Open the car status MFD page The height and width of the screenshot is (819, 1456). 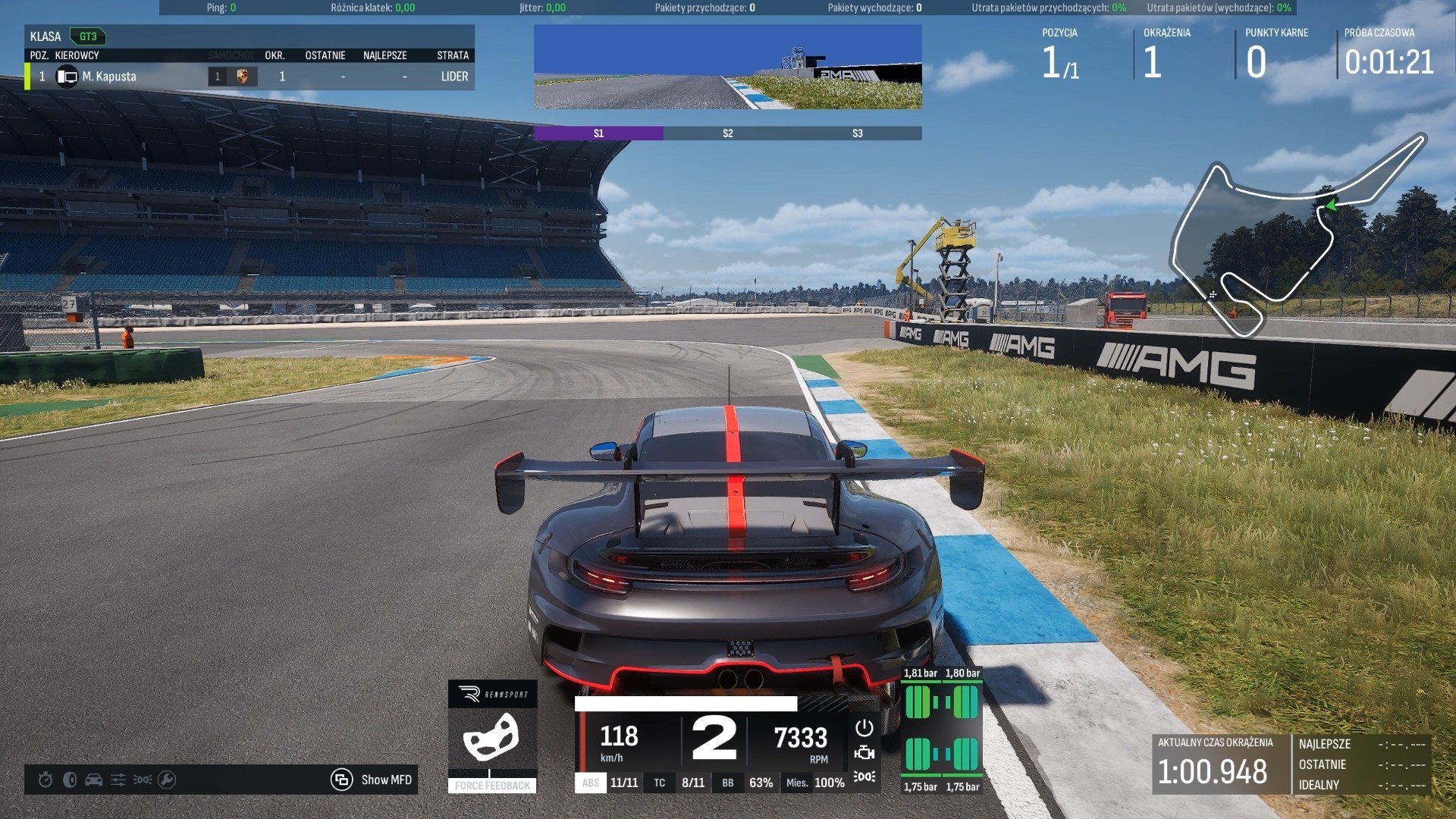tap(94, 780)
